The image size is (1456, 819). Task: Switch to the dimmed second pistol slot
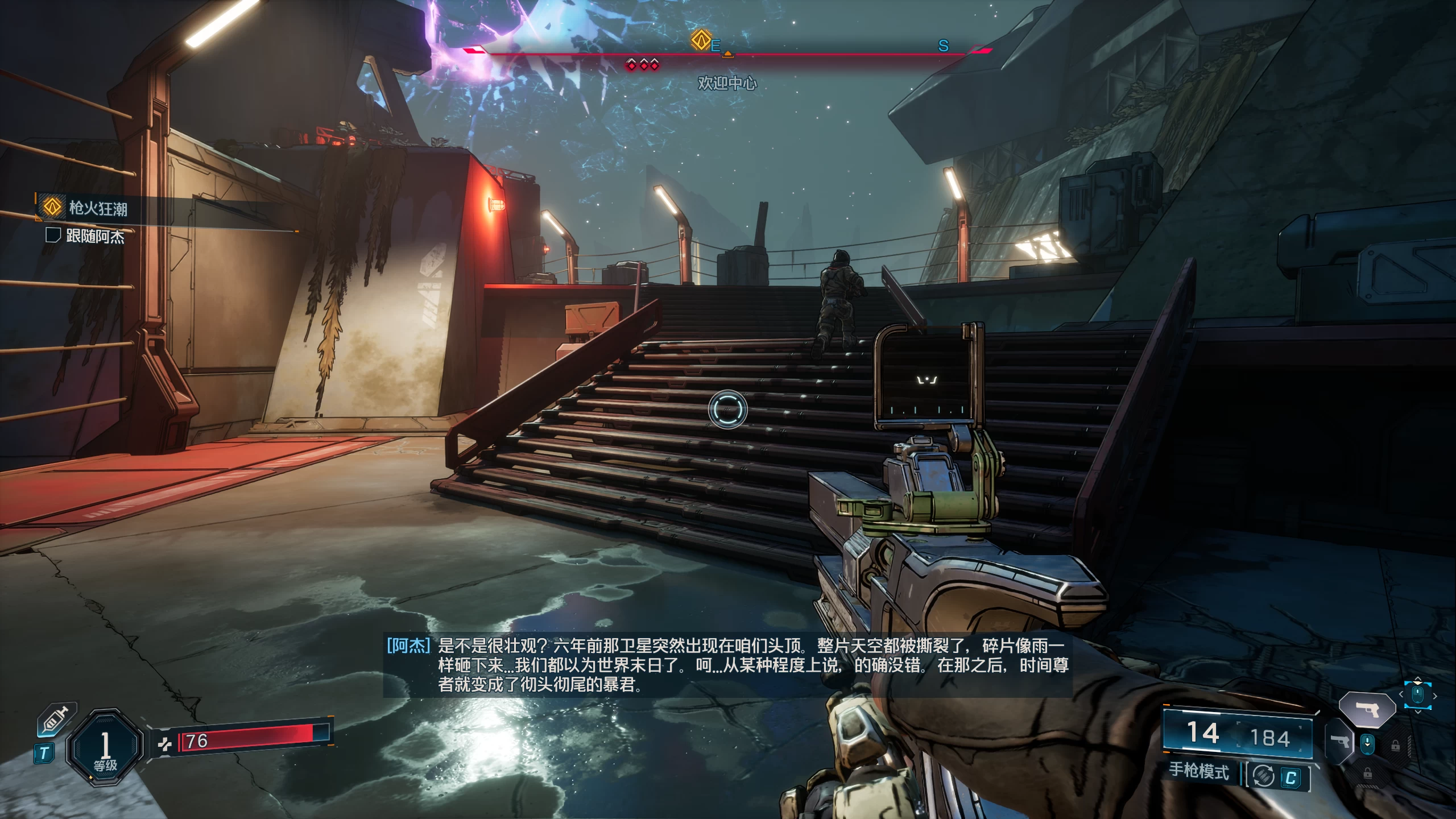tap(1340, 742)
